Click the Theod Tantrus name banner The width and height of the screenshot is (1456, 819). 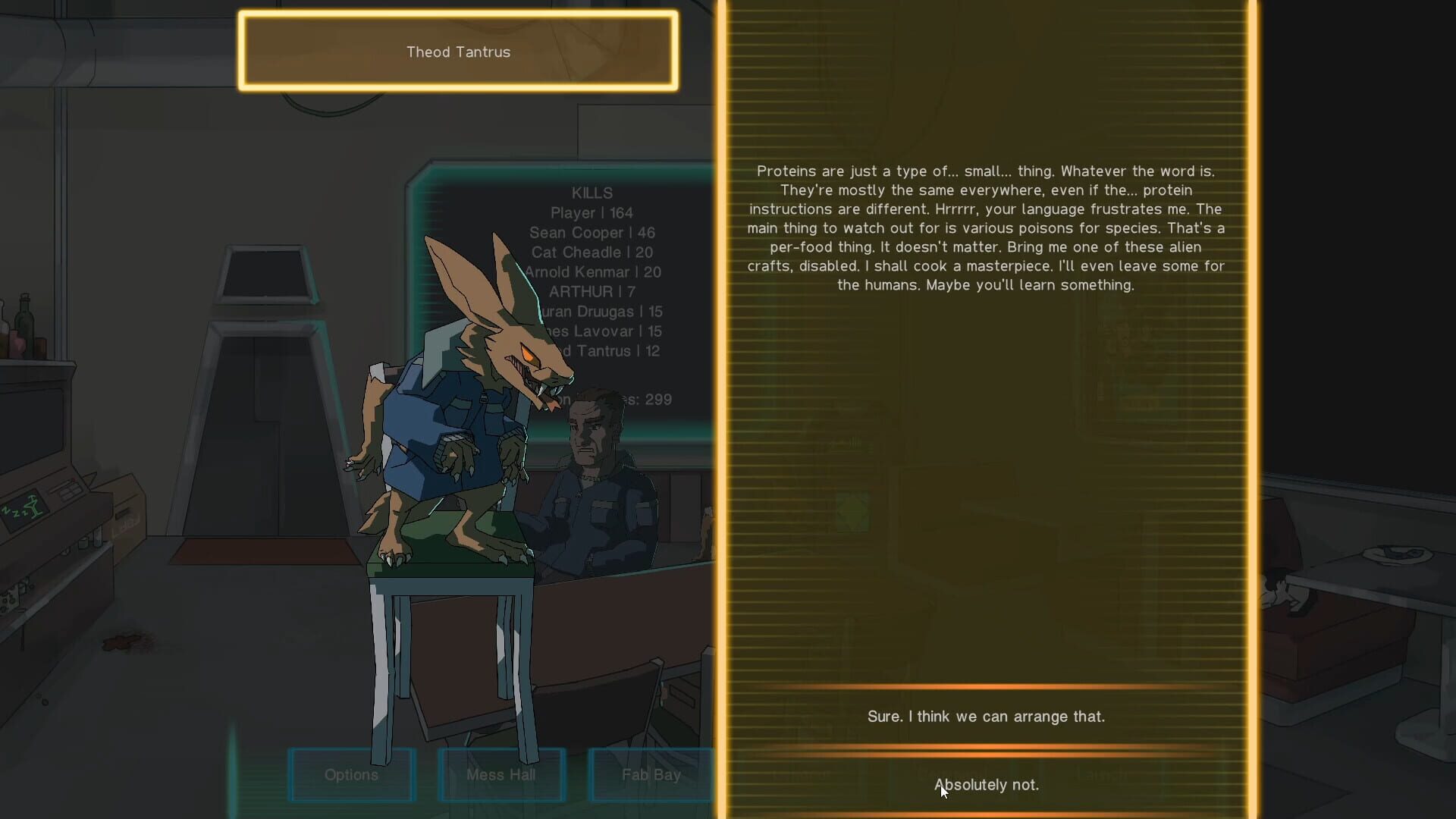point(458,52)
